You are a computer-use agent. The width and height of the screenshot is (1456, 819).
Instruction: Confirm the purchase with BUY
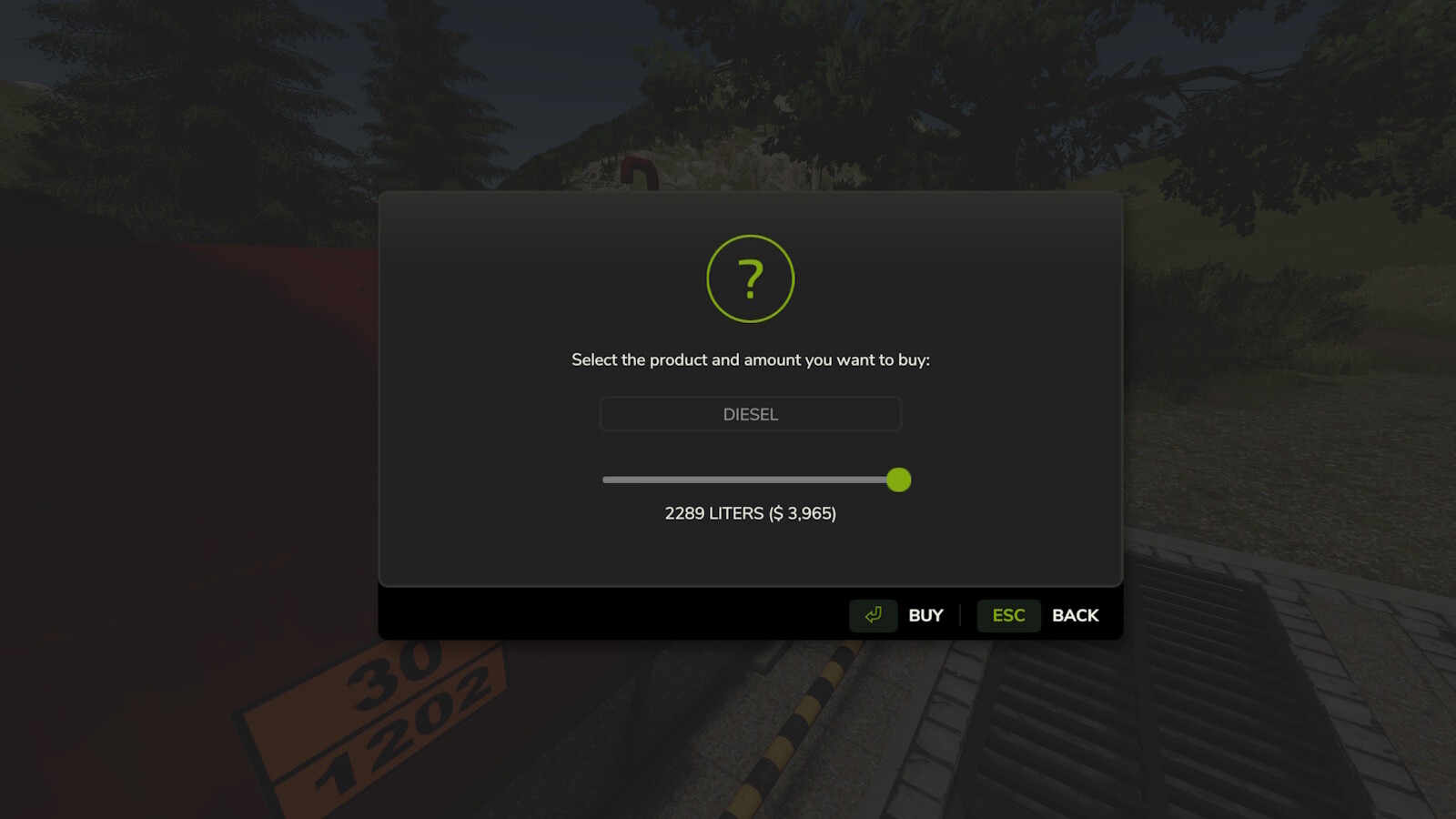coord(926,615)
